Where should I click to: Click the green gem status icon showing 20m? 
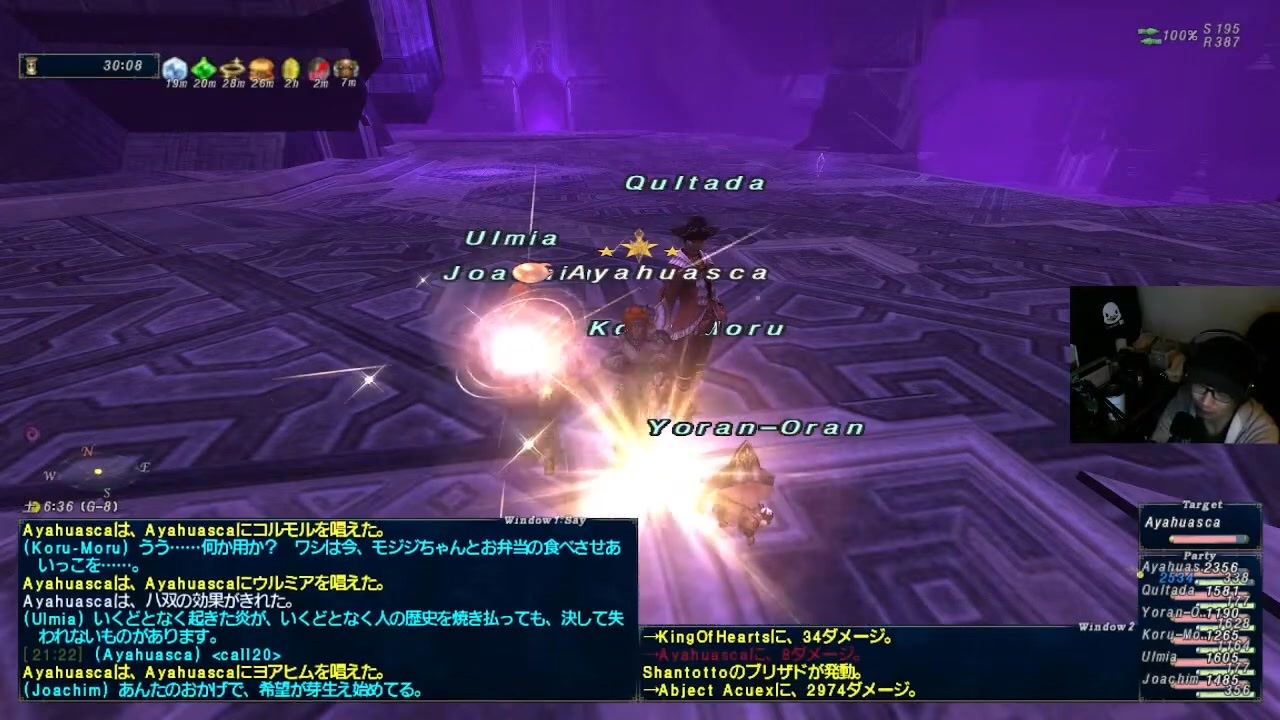point(203,68)
